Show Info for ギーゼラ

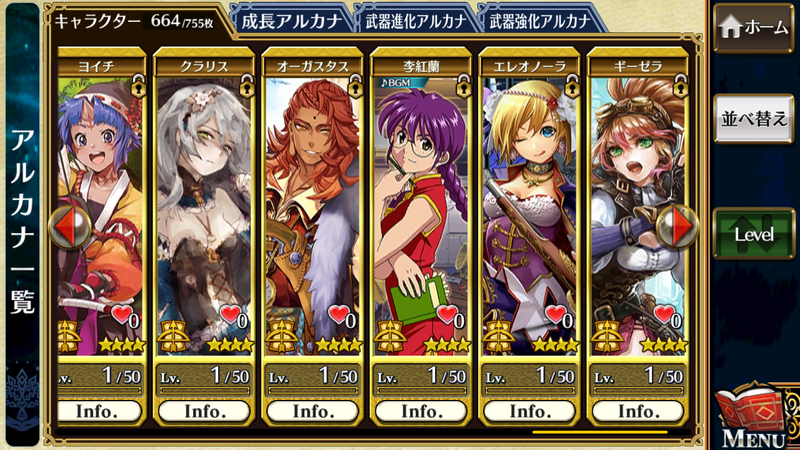coord(636,411)
